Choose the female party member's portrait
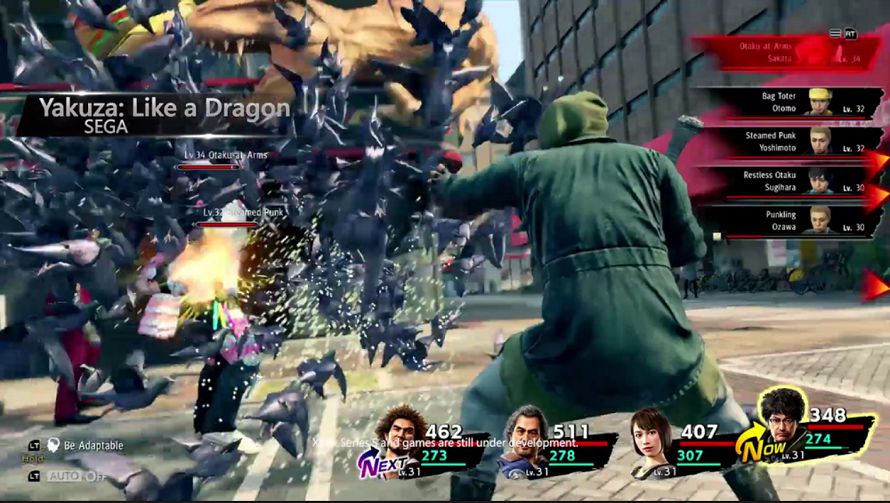 click(650, 433)
